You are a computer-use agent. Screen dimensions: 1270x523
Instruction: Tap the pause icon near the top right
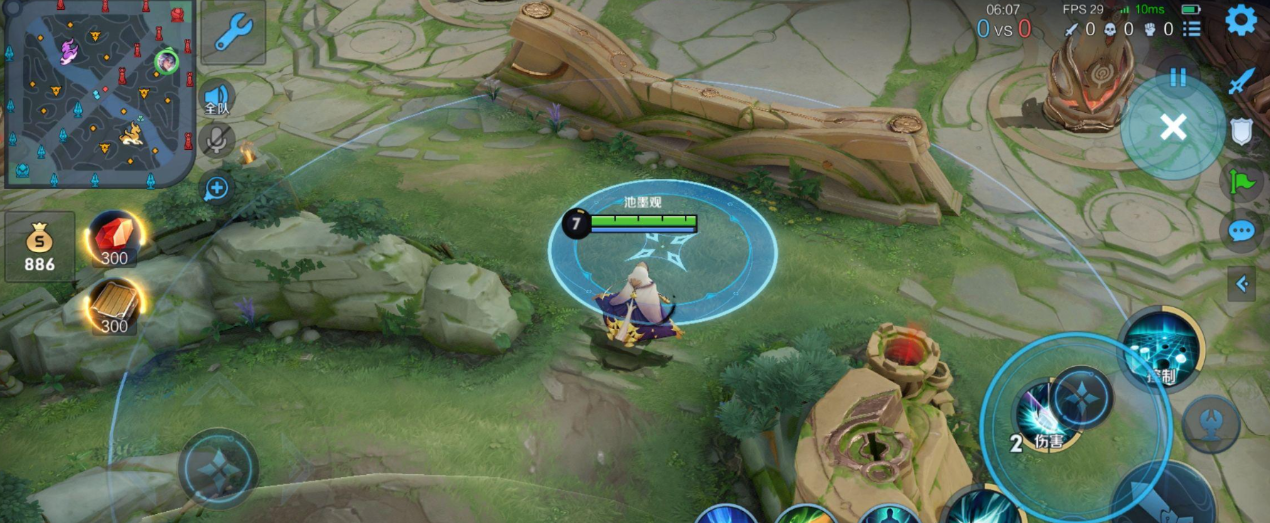(x=1178, y=77)
